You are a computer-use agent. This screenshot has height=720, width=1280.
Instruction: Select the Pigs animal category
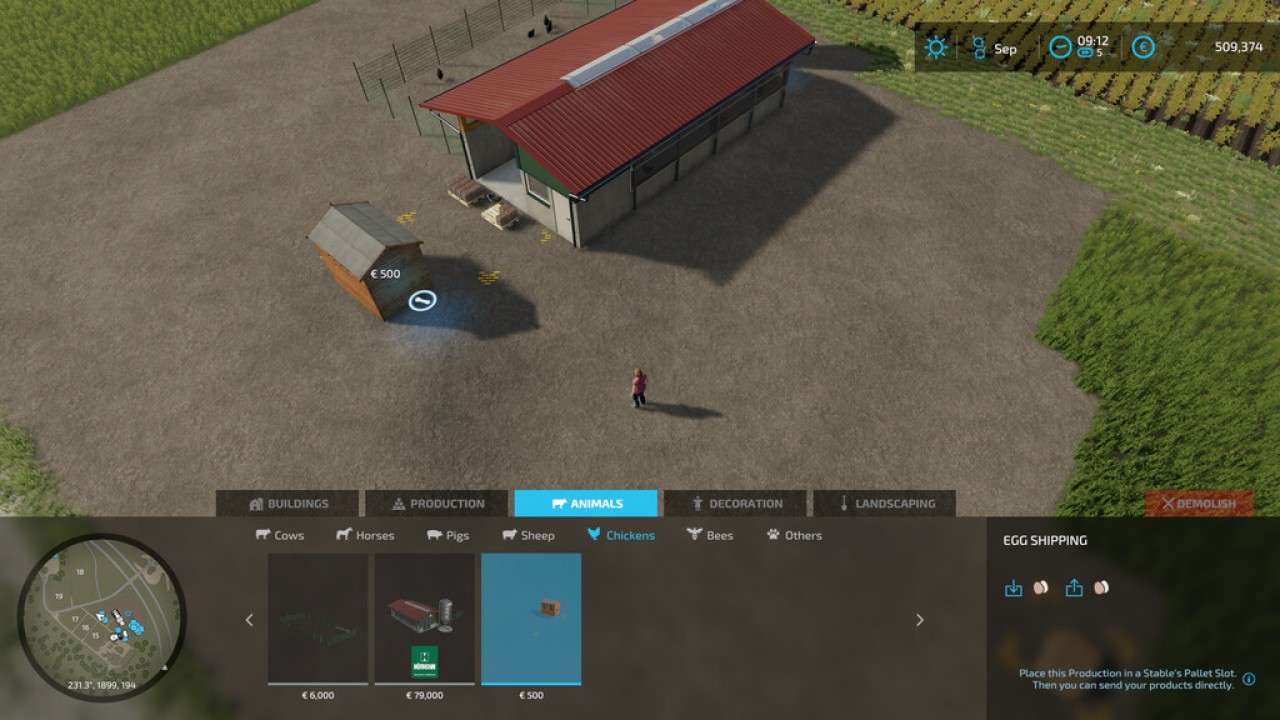click(448, 535)
